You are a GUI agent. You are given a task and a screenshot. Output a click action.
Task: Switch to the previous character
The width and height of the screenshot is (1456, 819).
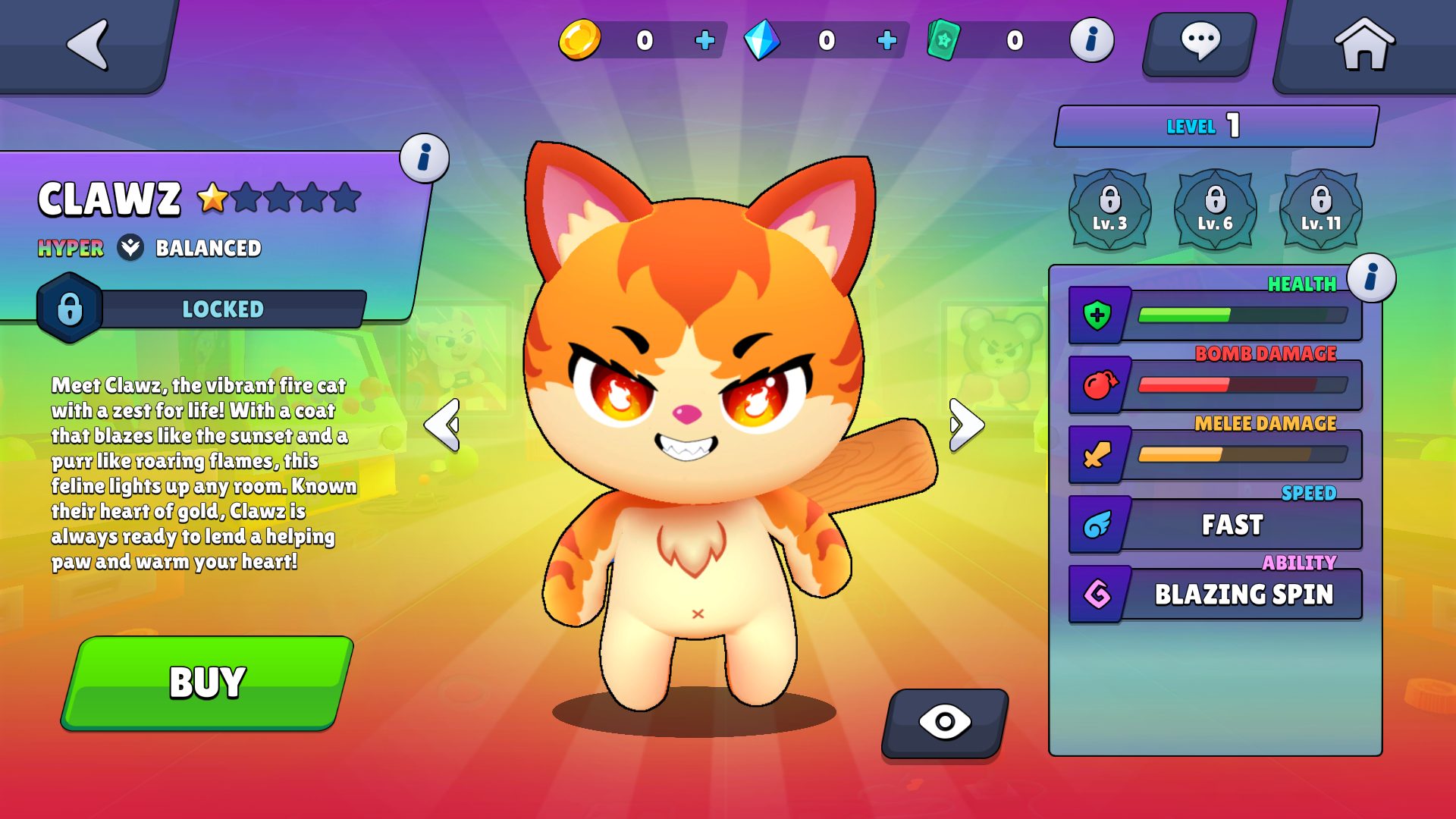point(442,425)
